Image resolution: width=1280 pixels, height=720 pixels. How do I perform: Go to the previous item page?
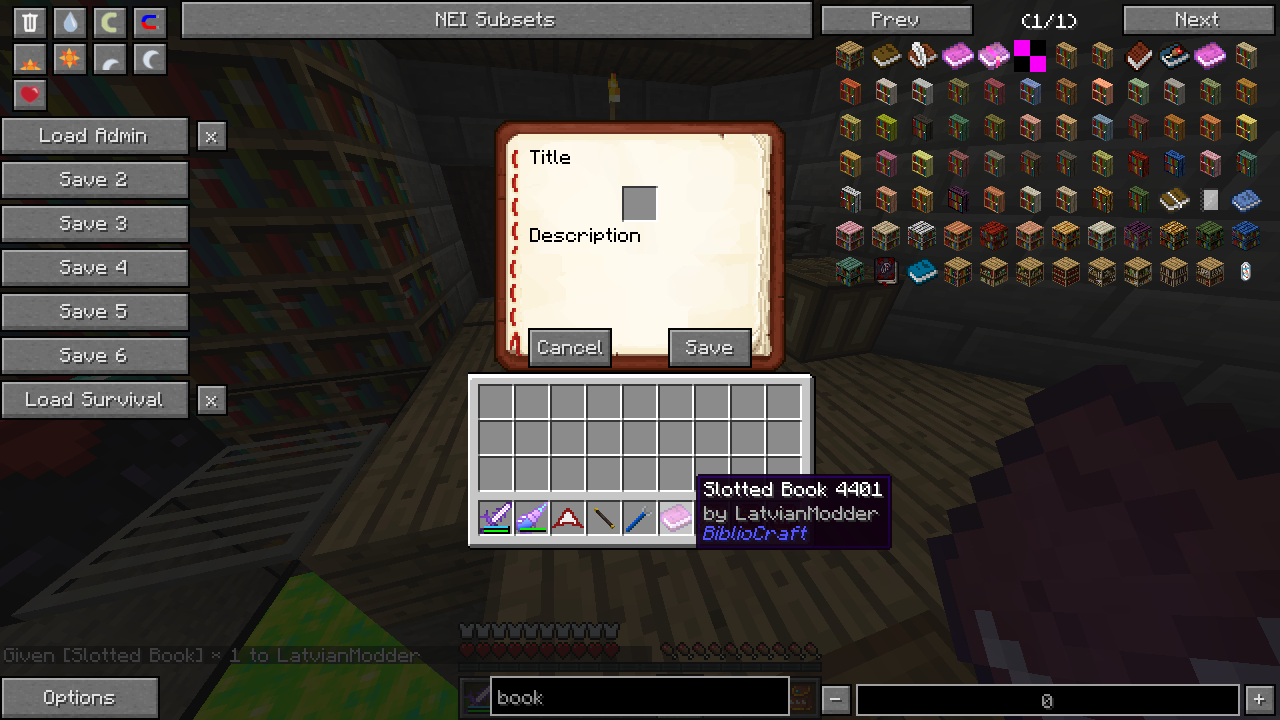895,20
